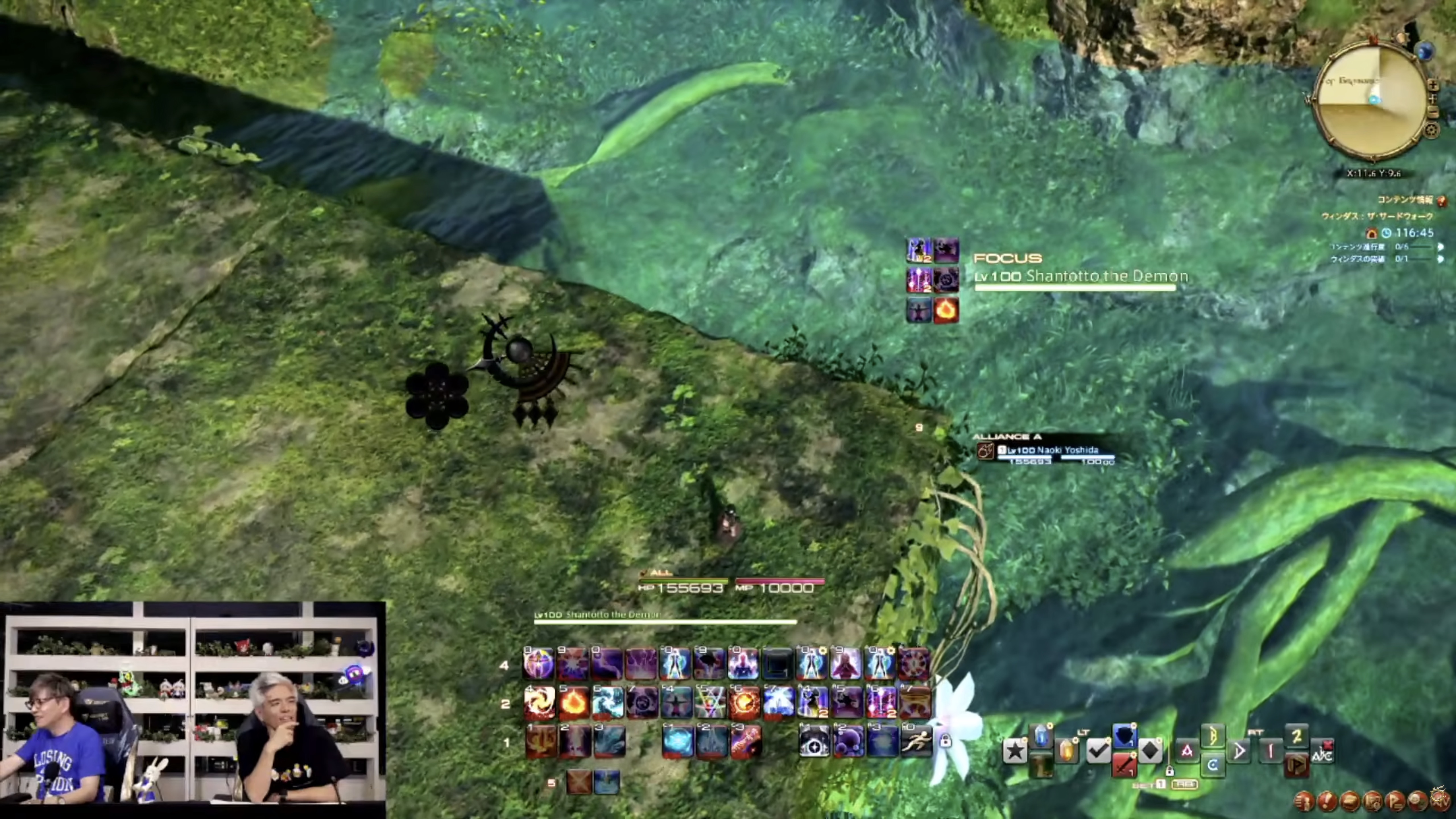Select Shantotto the Demon focus target name
Viewport: 1456px width, 819px height.
coord(1106,276)
